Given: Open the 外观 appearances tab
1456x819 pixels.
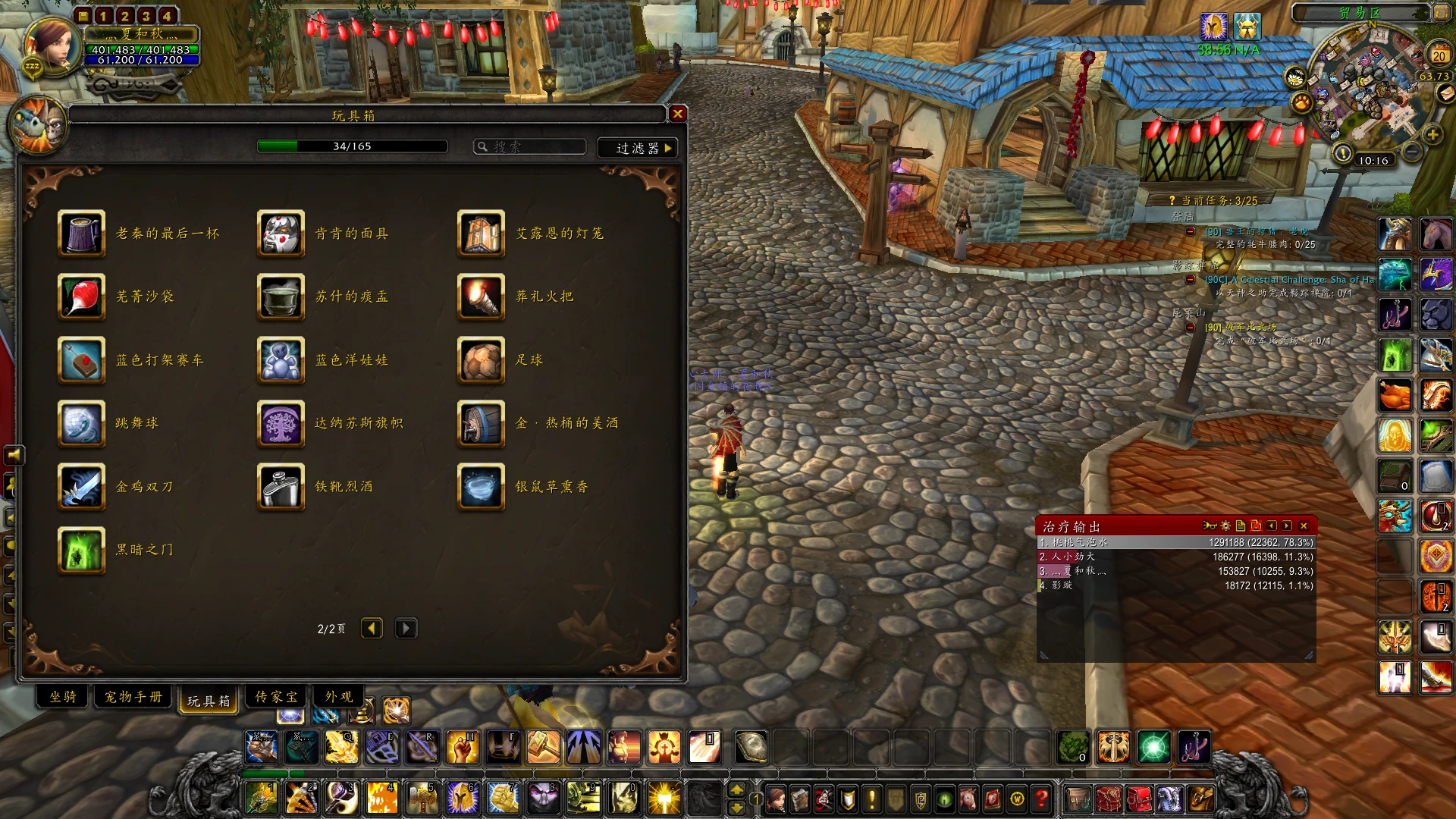Looking at the screenshot, I should pos(339,697).
